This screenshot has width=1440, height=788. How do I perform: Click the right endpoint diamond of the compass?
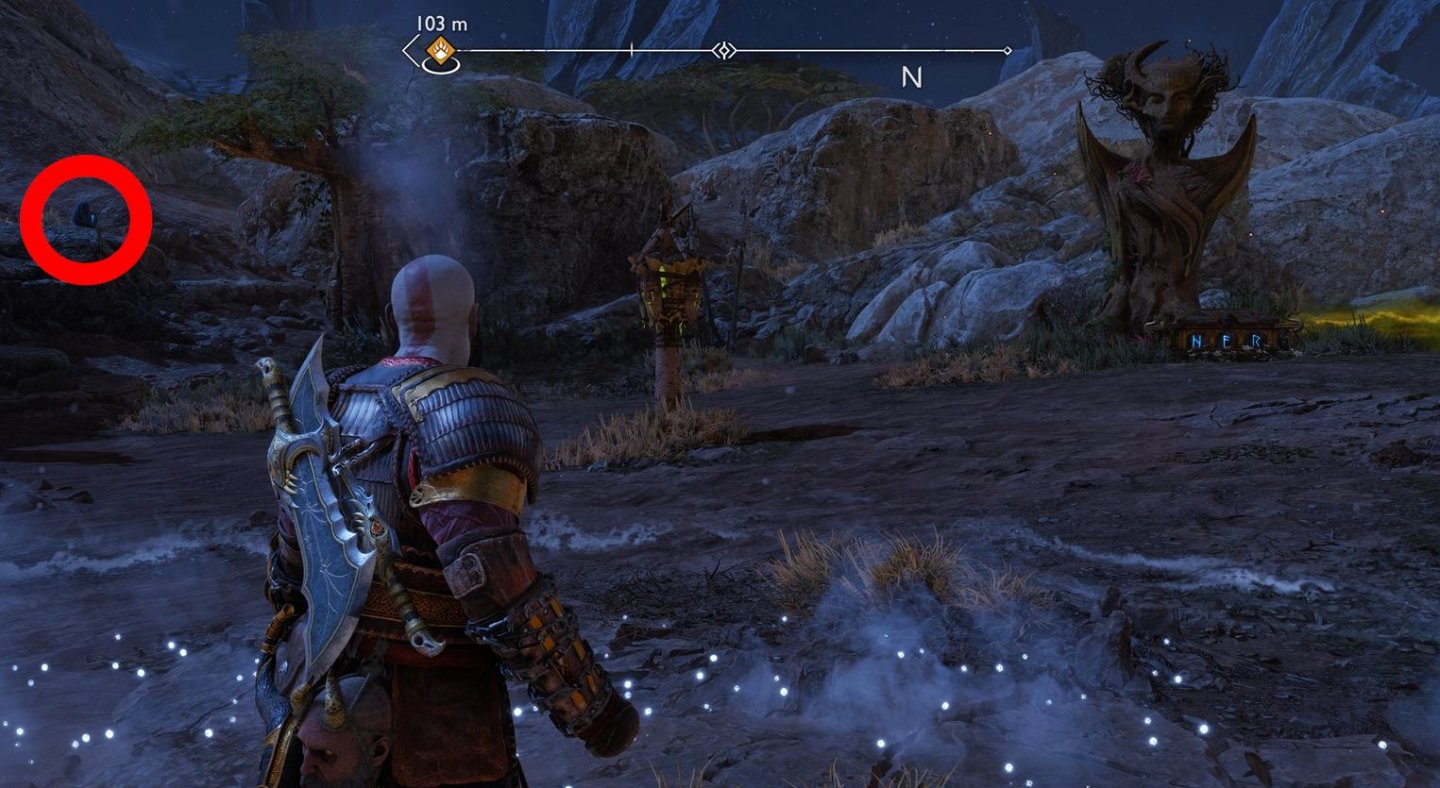point(1006,48)
